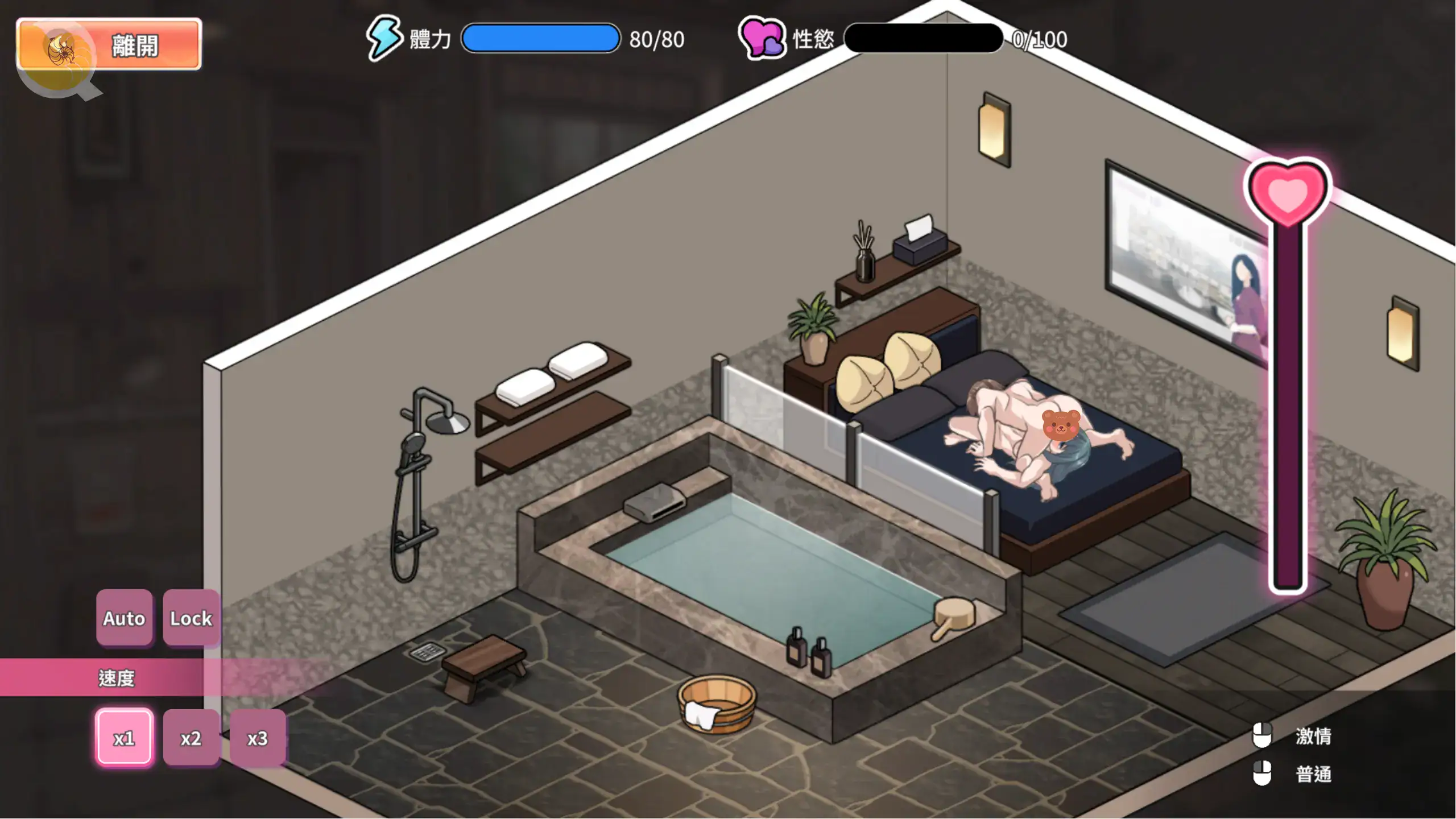Click the vertical heart gauge slider
Viewport: 1456px width, 819px height.
pos(1288,398)
